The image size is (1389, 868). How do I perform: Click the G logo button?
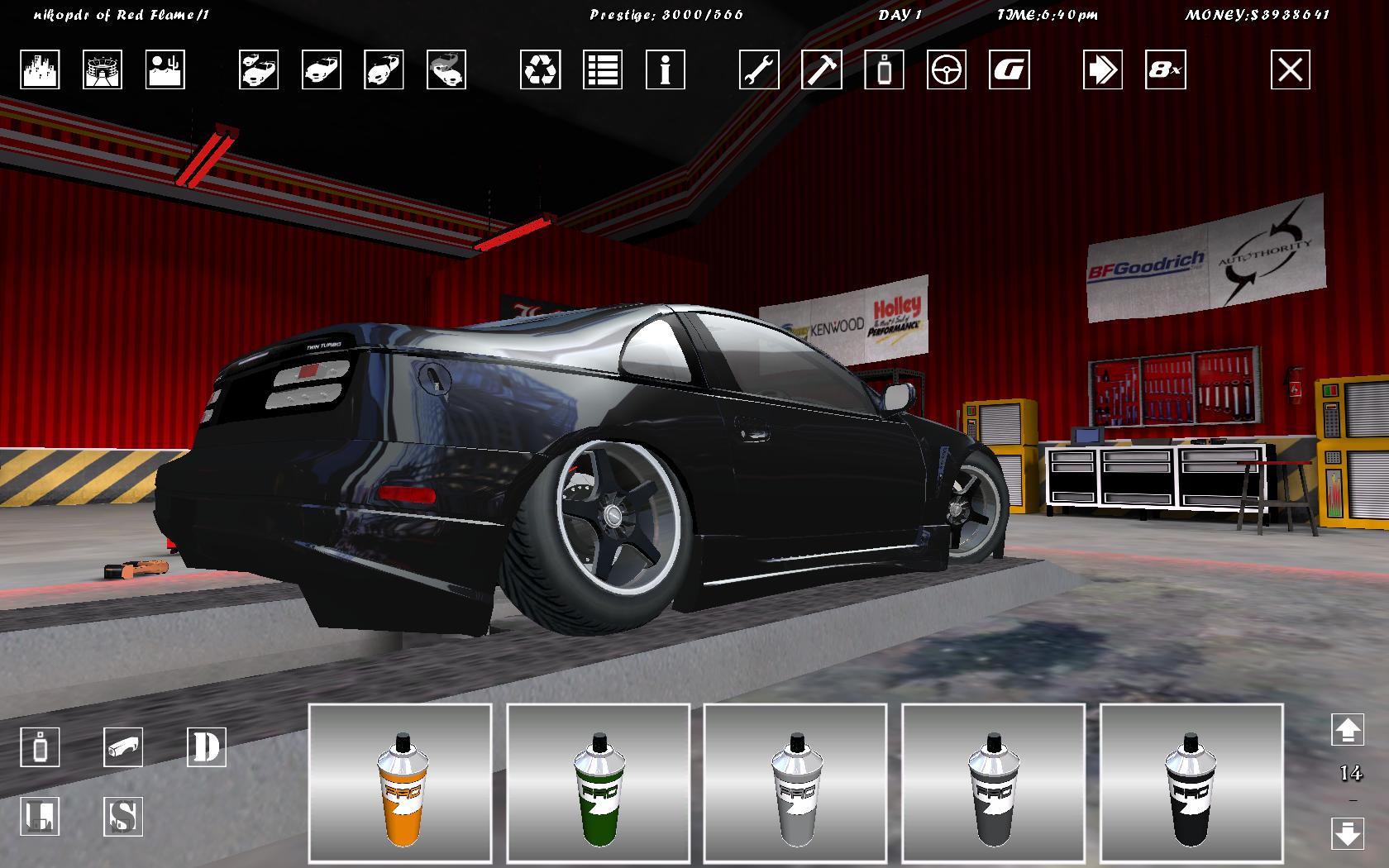(1010, 69)
